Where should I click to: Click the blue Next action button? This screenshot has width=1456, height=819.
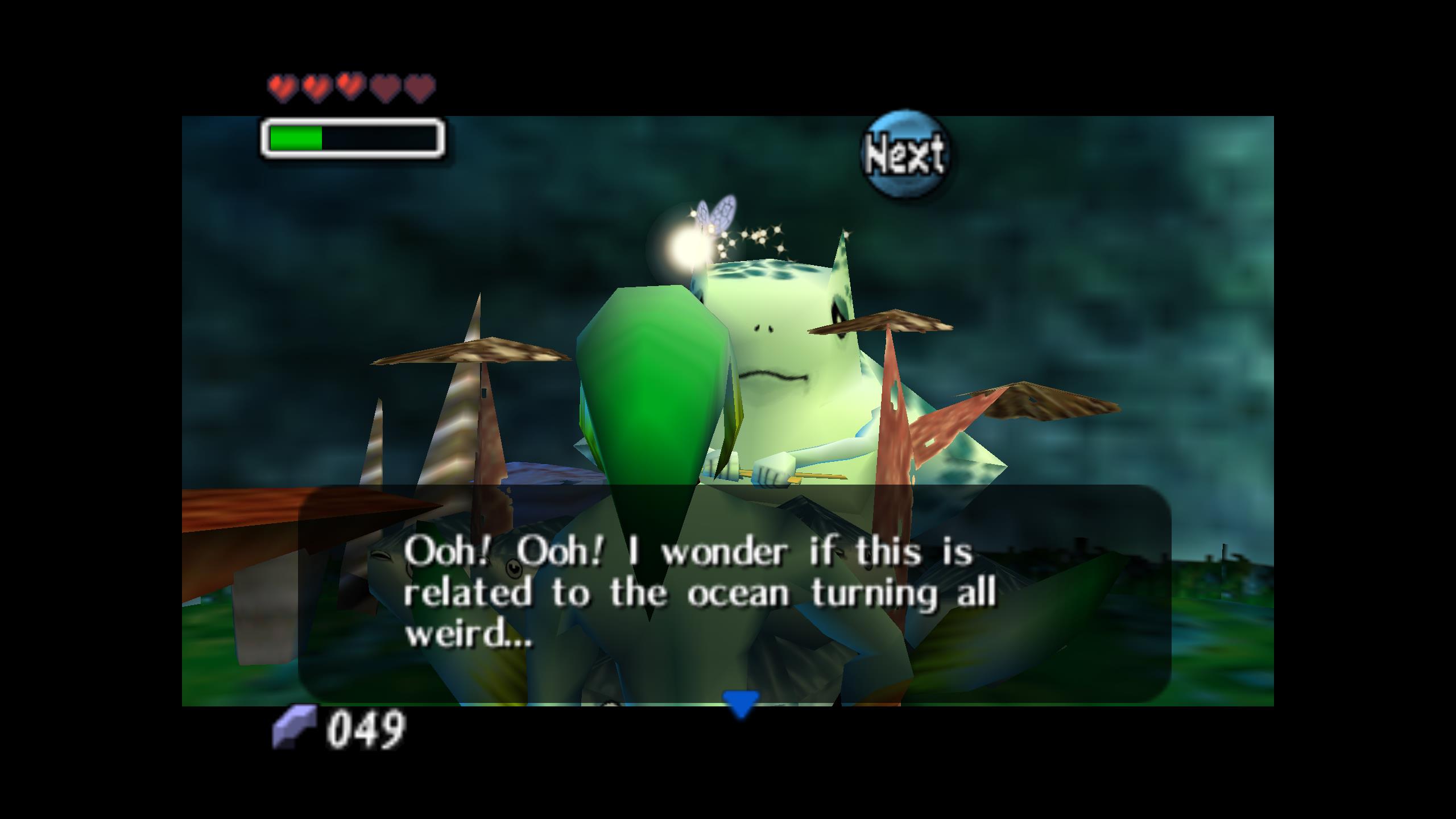[x=904, y=154]
